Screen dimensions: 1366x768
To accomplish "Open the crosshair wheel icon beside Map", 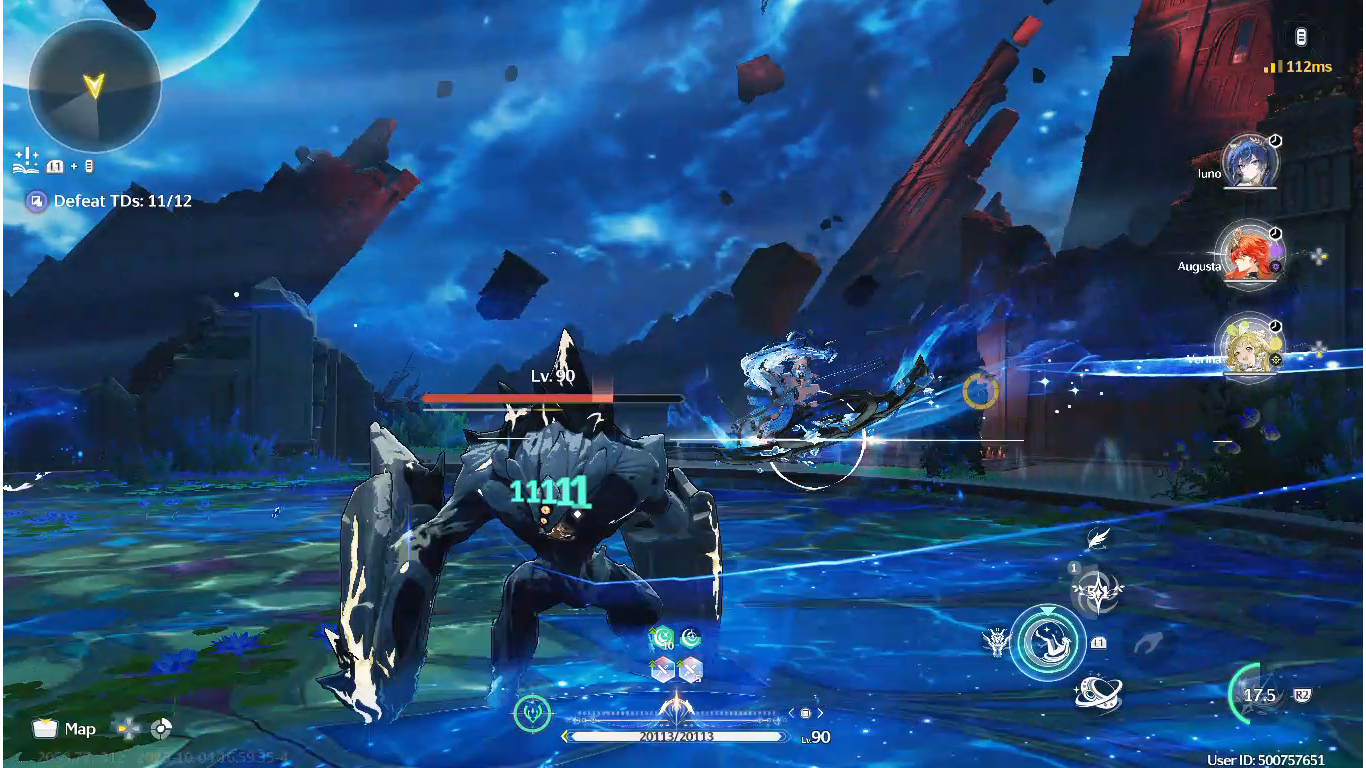I will click(x=161, y=729).
